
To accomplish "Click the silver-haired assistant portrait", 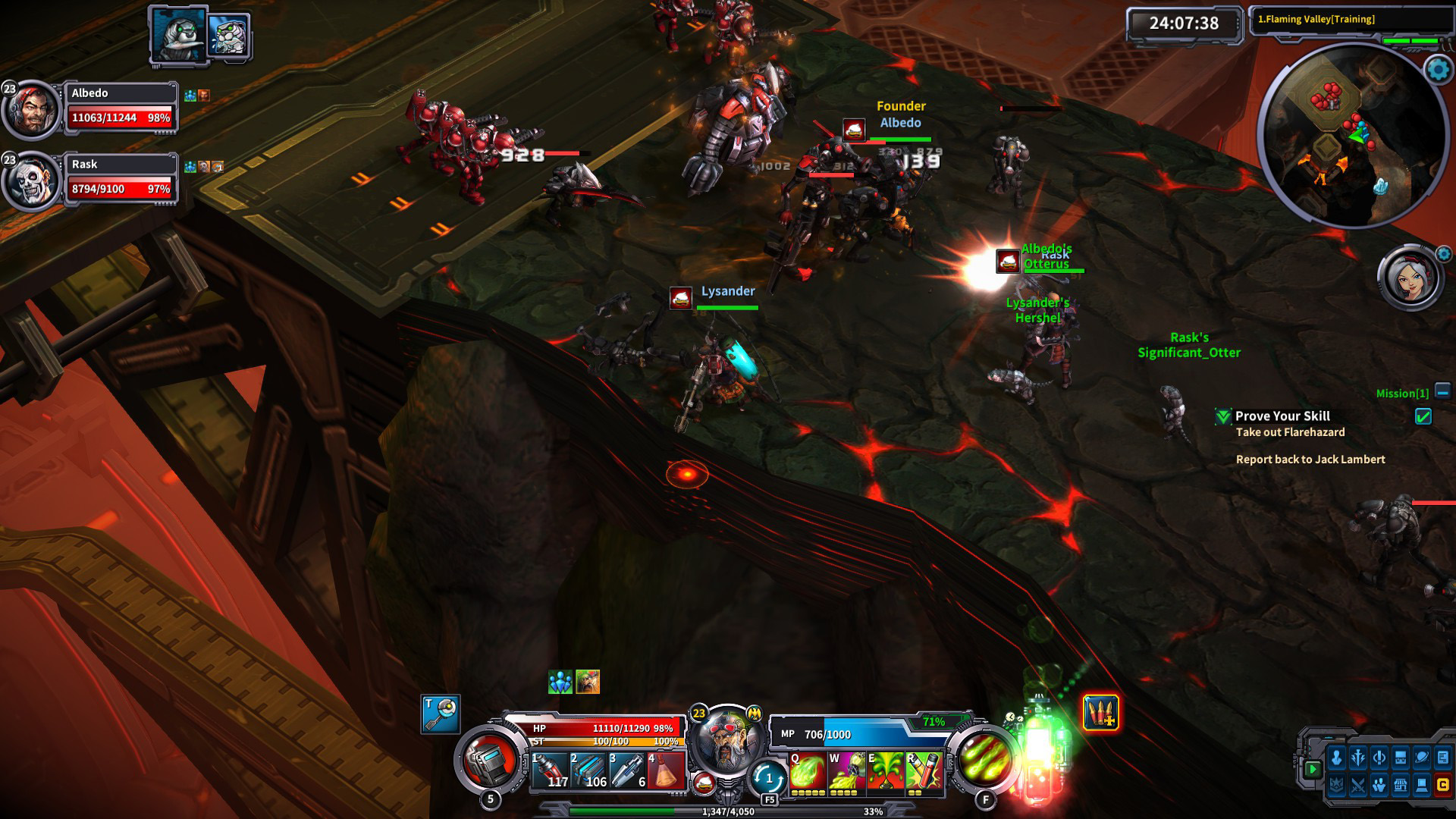I will coord(1409,278).
